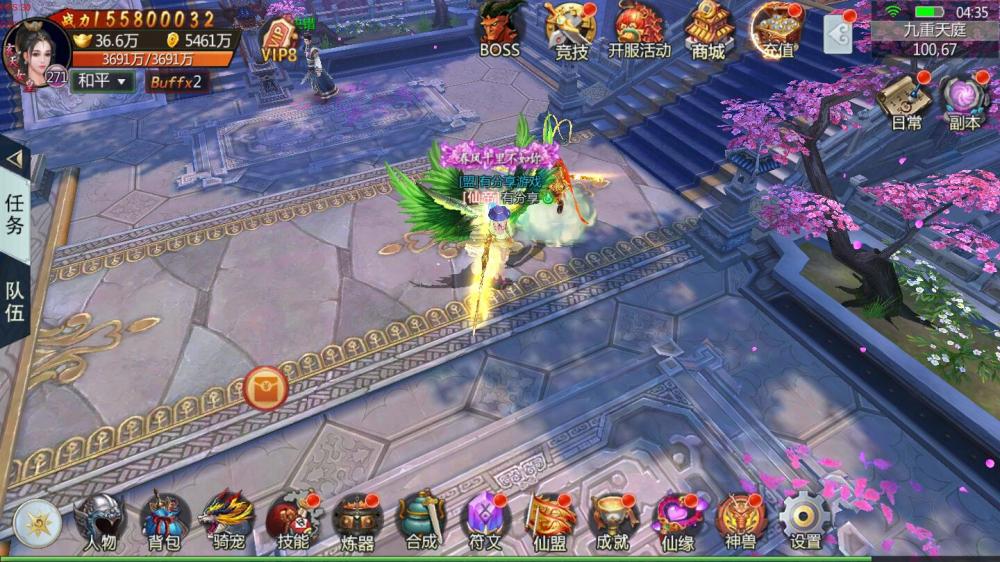Collapse the top icon row arrow
The image size is (1000, 562).
838,35
